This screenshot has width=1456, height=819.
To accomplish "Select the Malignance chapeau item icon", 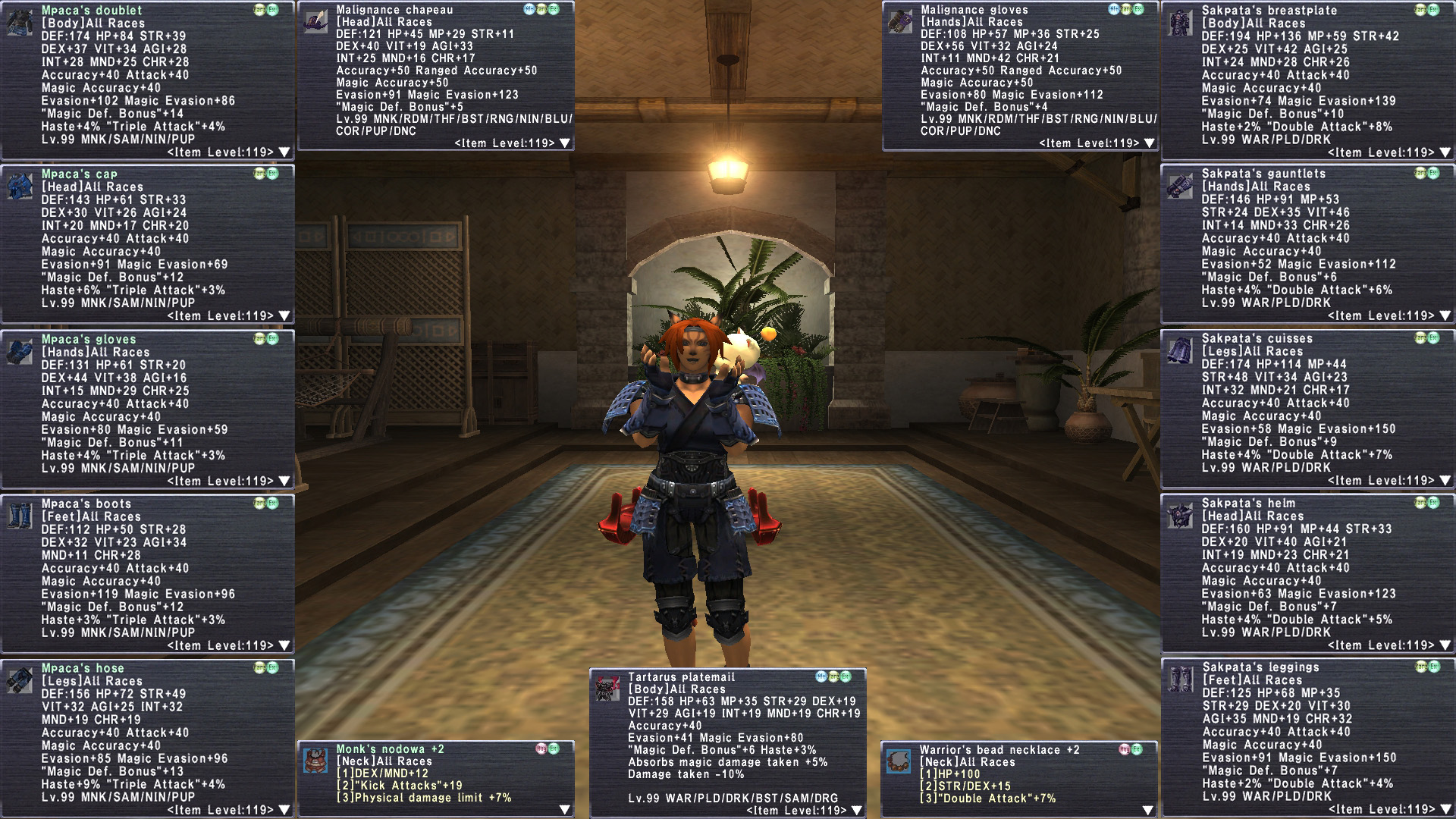I will 315,20.
